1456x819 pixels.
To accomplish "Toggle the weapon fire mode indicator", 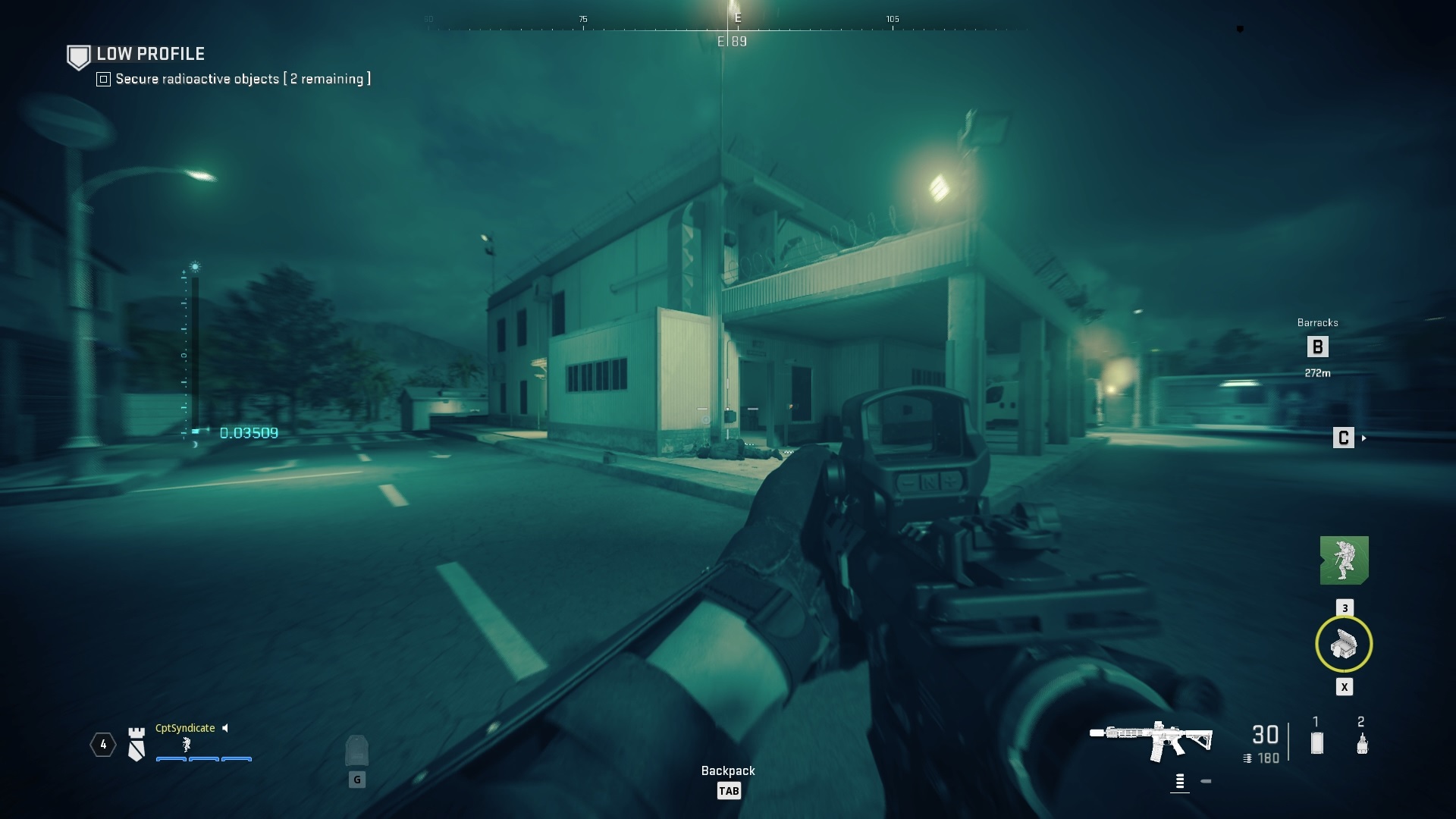I will tap(1181, 780).
